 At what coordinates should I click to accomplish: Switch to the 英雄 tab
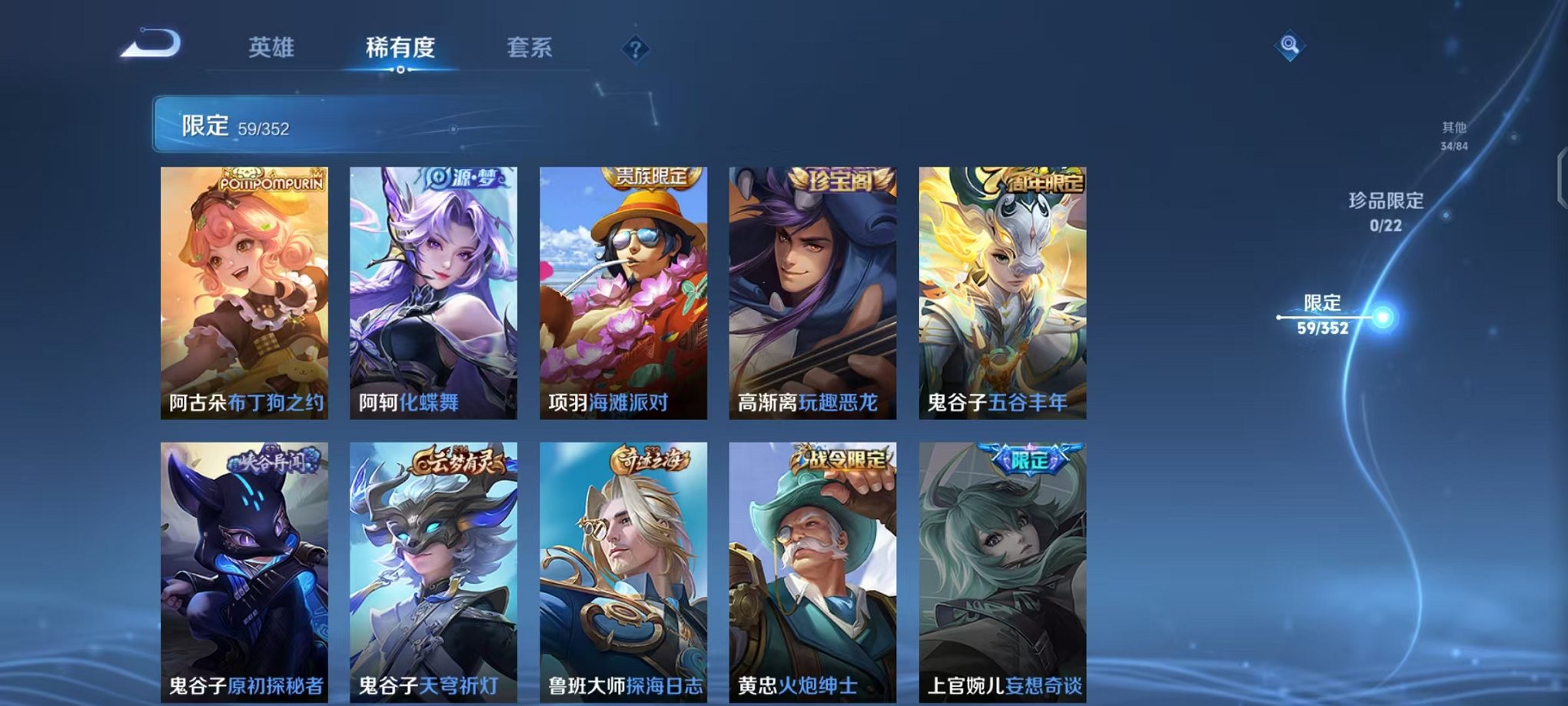[273, 48]
